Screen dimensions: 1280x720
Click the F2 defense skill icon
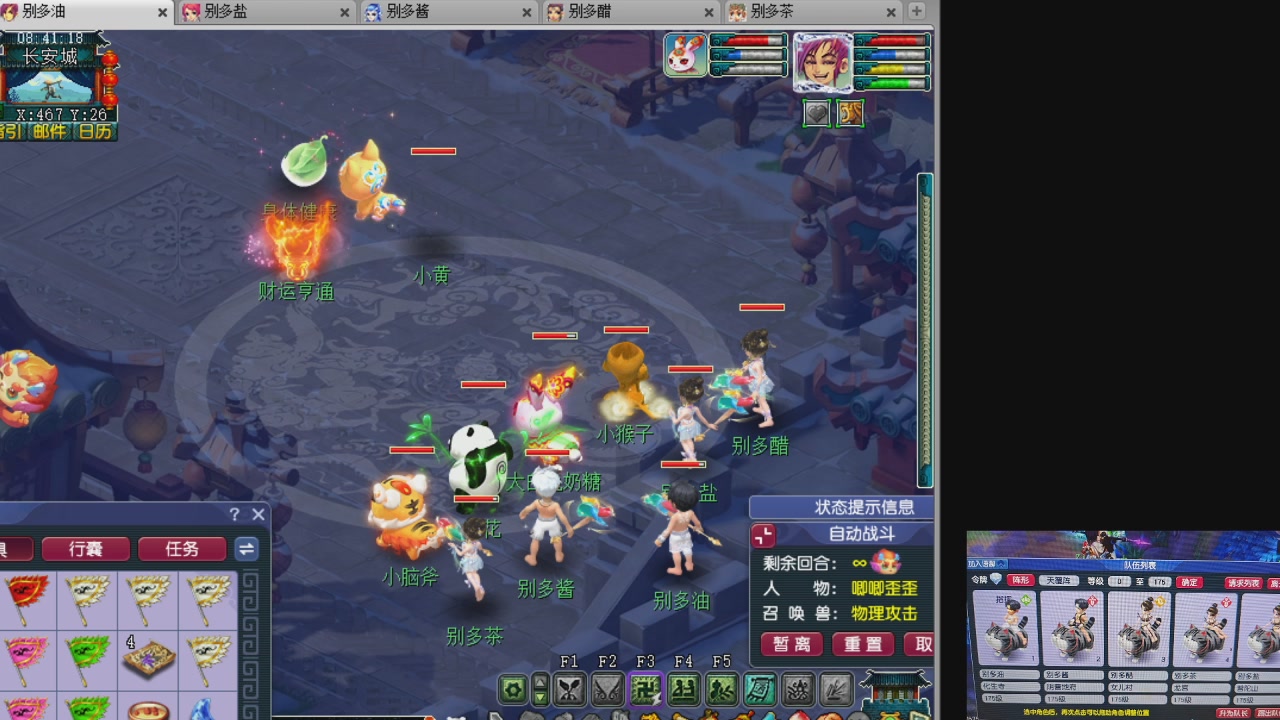point(607,689)
